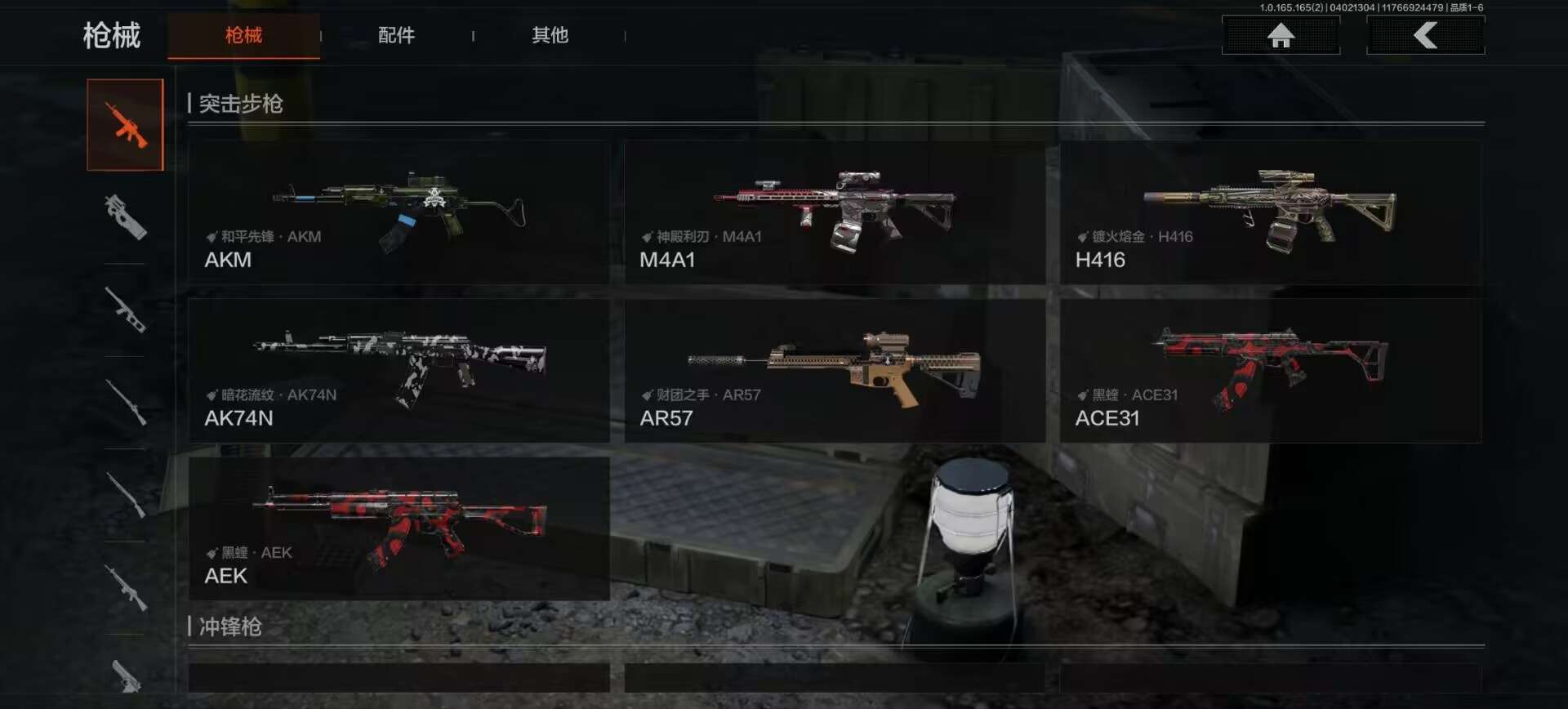Select the AR57 weapon card
Viewport: 1568px width, 709px height.
(834, 371)
